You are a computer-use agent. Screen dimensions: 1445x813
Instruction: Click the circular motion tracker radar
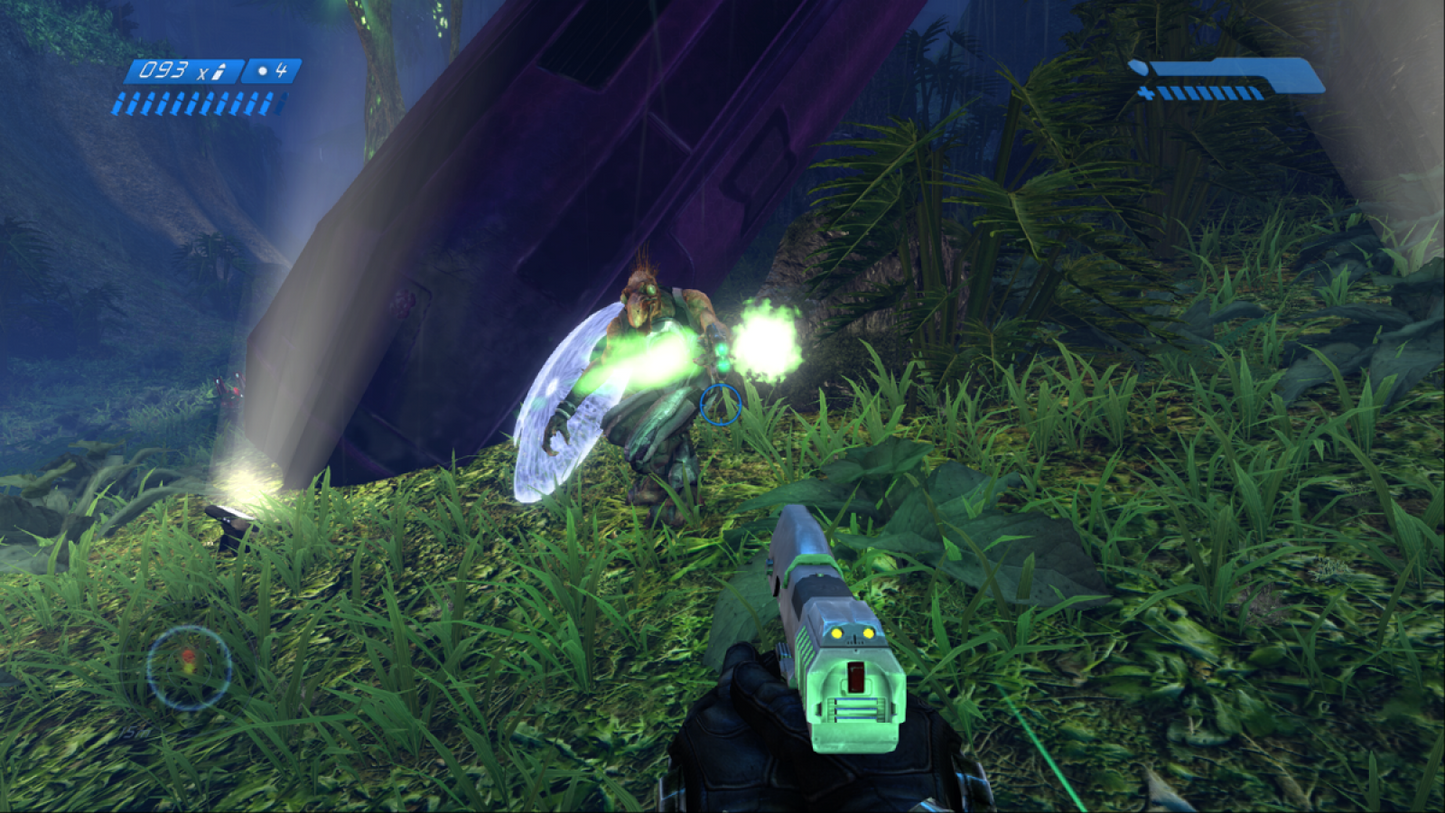tap(189, 668)
